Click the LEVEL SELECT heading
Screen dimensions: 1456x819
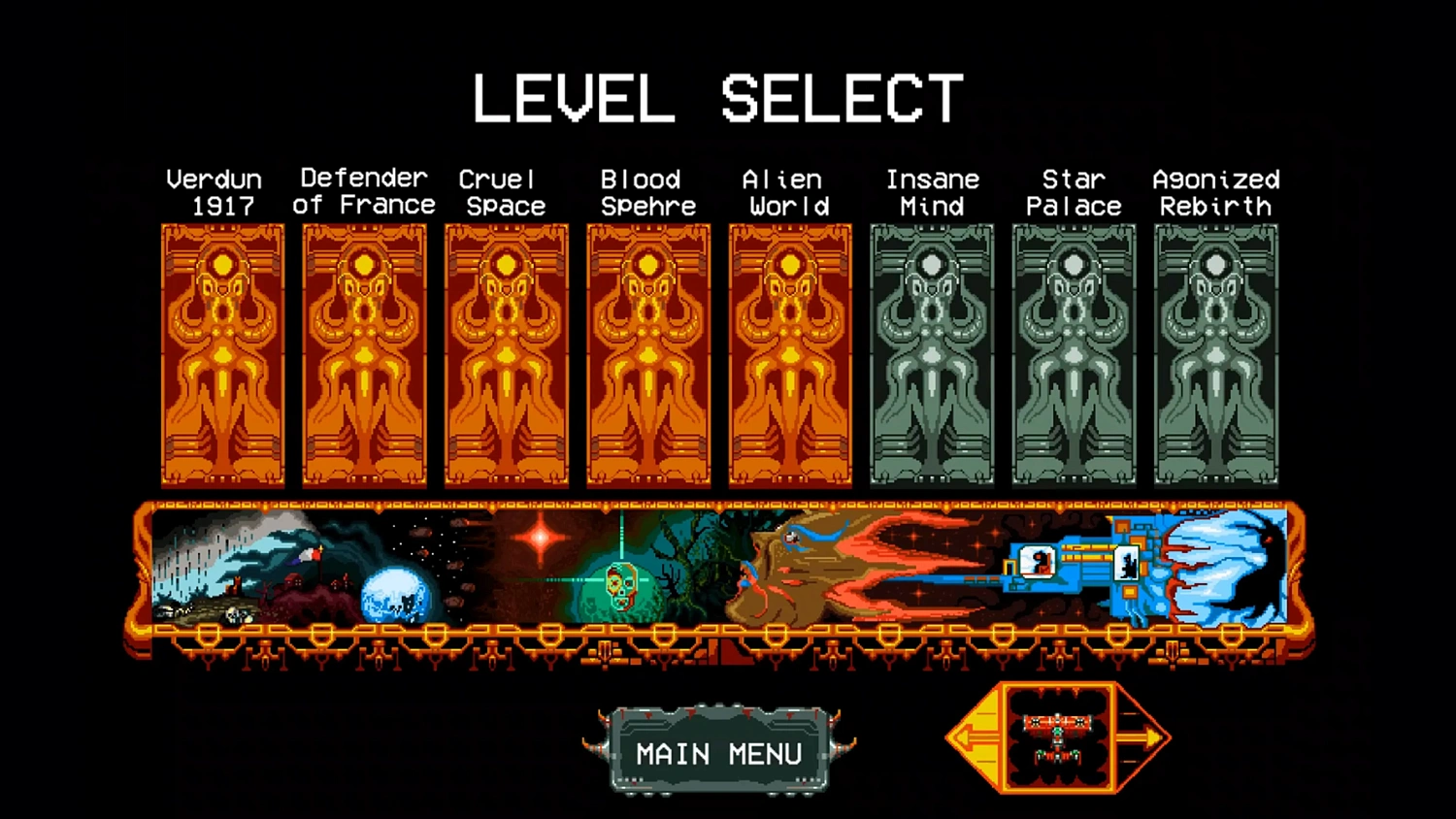tap(715, 95)
